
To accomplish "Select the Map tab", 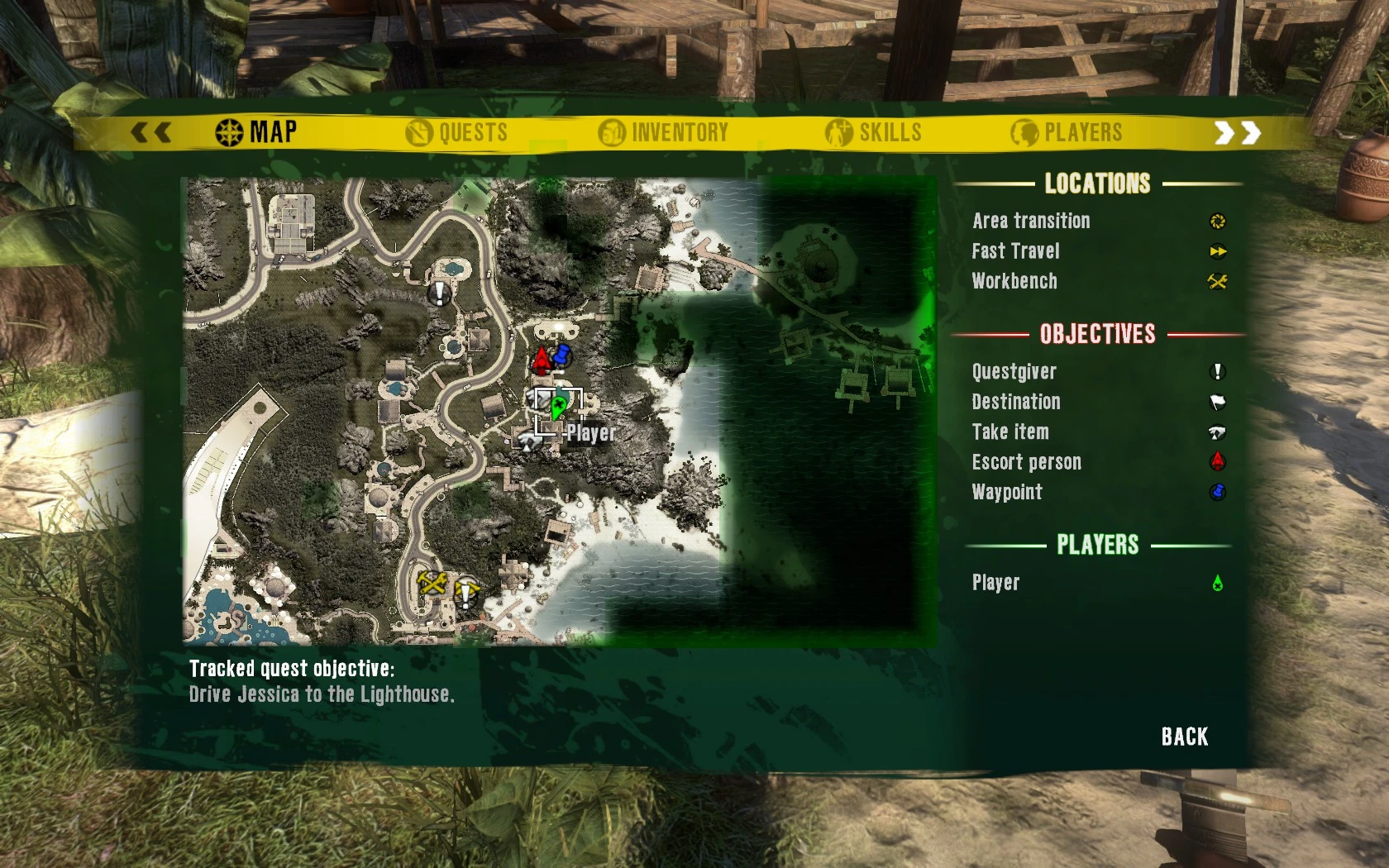I will click(256, 132).
